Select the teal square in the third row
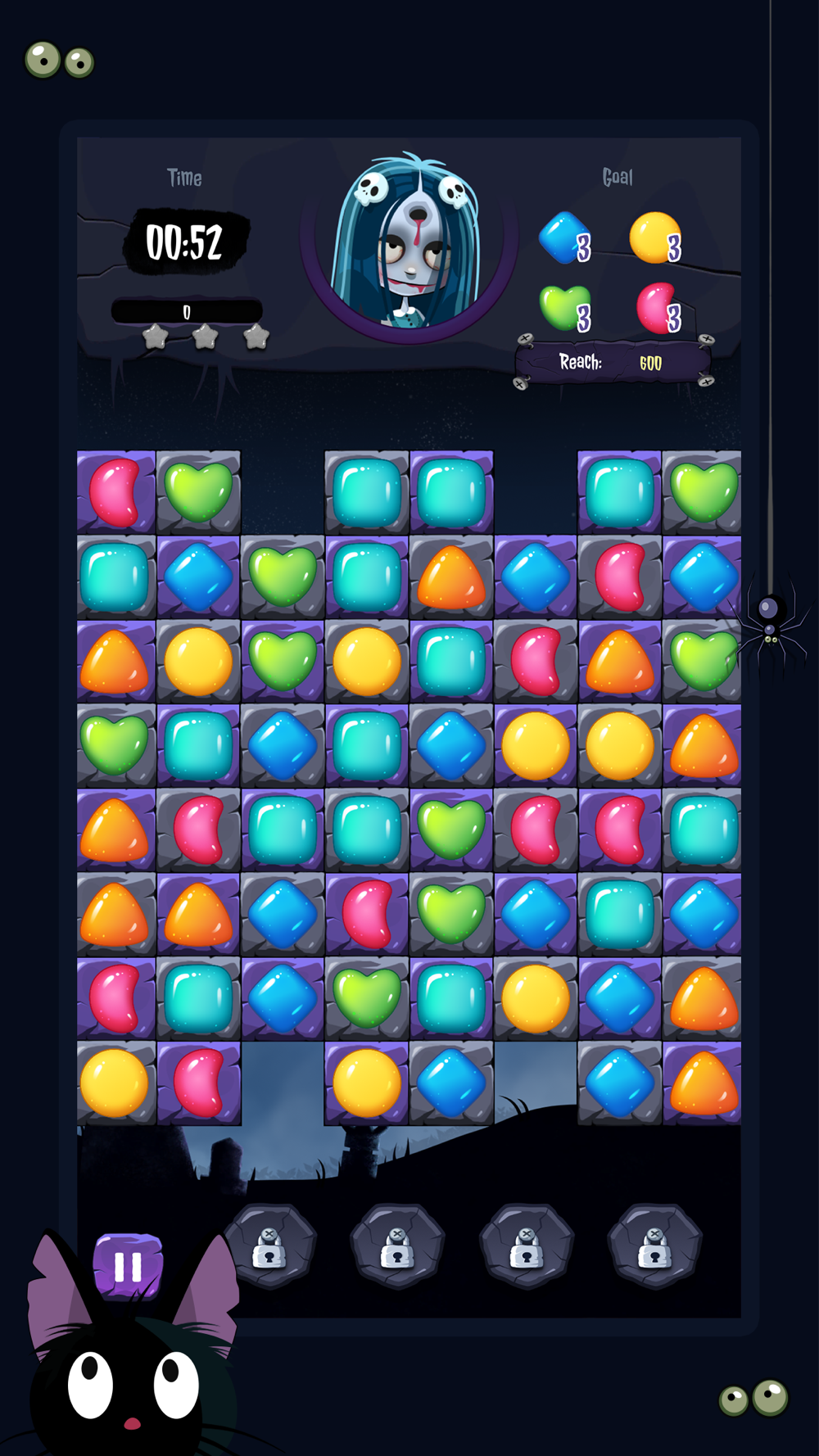 [x=451, y=662]
